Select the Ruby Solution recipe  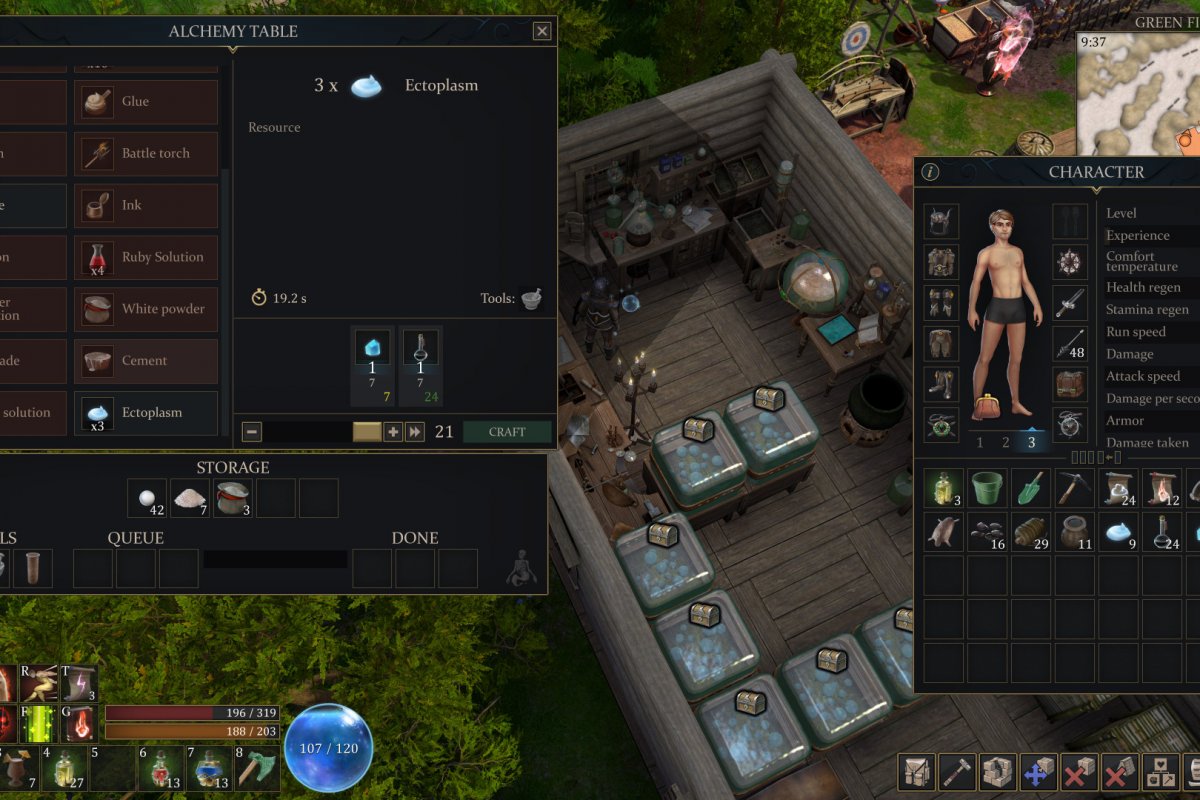146,258
